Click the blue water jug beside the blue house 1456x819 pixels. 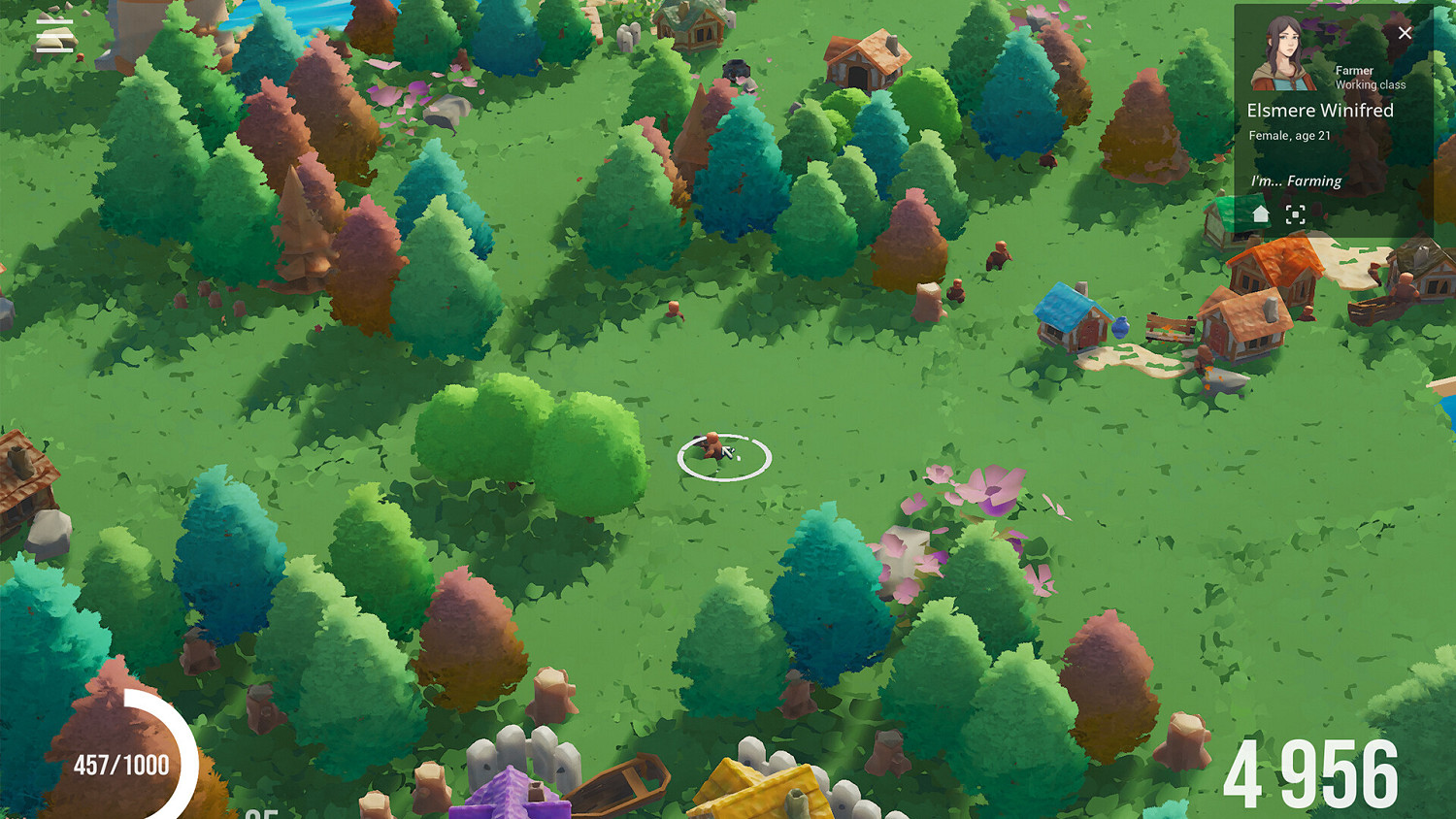pyautogui.click(x=1121, y=330)
